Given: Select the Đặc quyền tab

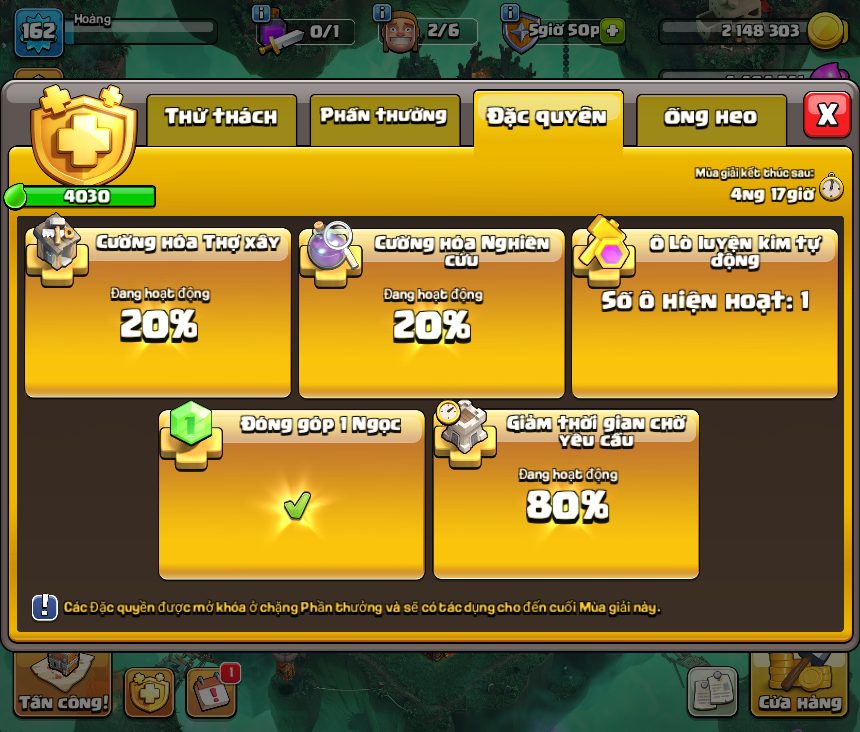Looking at the screenshot, I should click(547, 117).
